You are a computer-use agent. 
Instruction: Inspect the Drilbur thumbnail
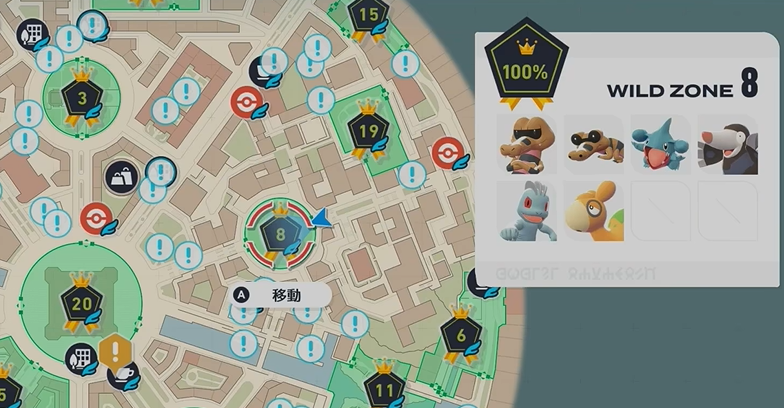(x=727, y=146)
